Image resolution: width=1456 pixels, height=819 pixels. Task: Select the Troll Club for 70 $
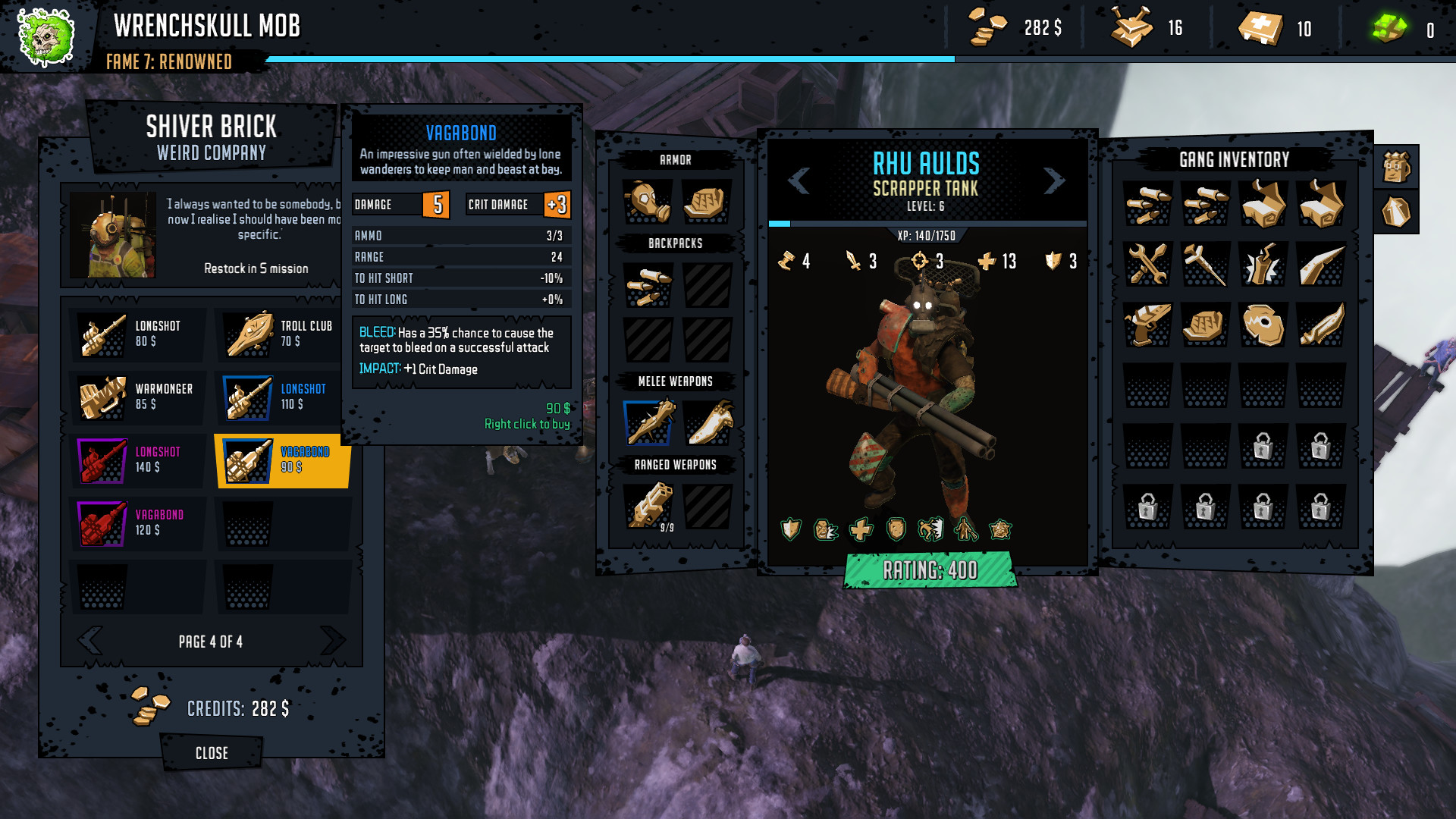coord(280,334)
